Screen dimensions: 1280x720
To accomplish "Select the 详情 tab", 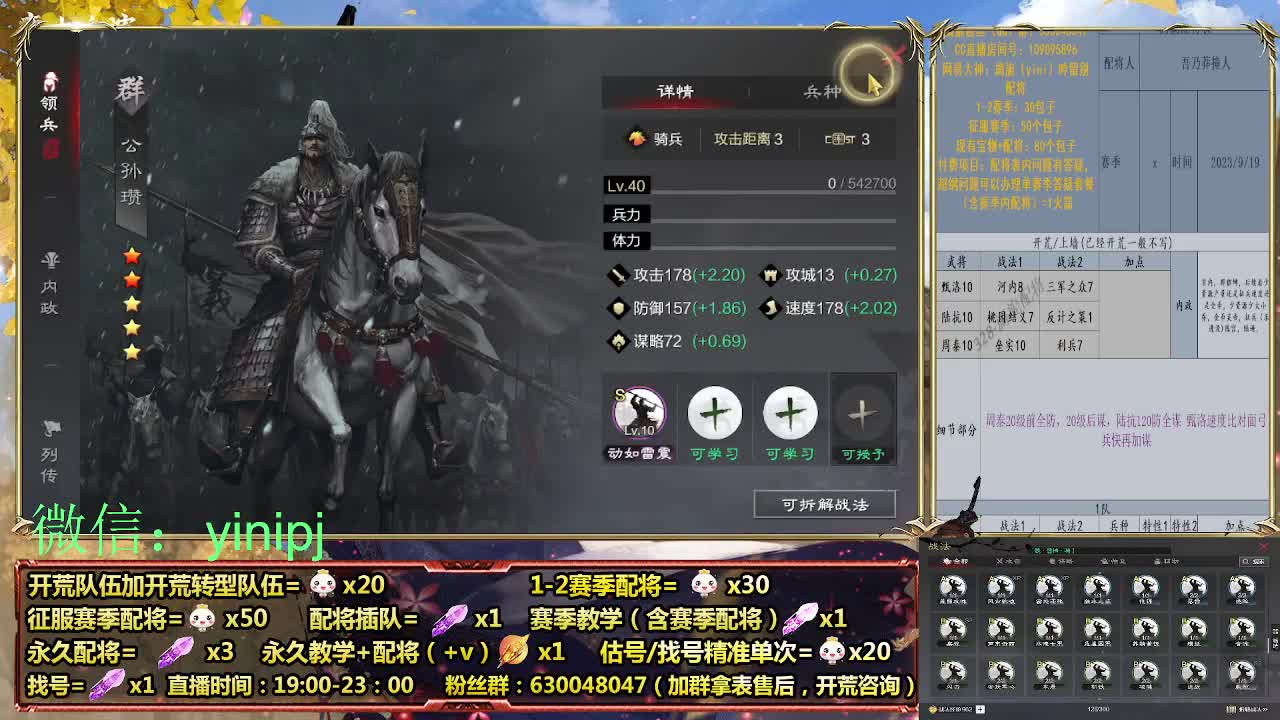I will coord(677,89).
